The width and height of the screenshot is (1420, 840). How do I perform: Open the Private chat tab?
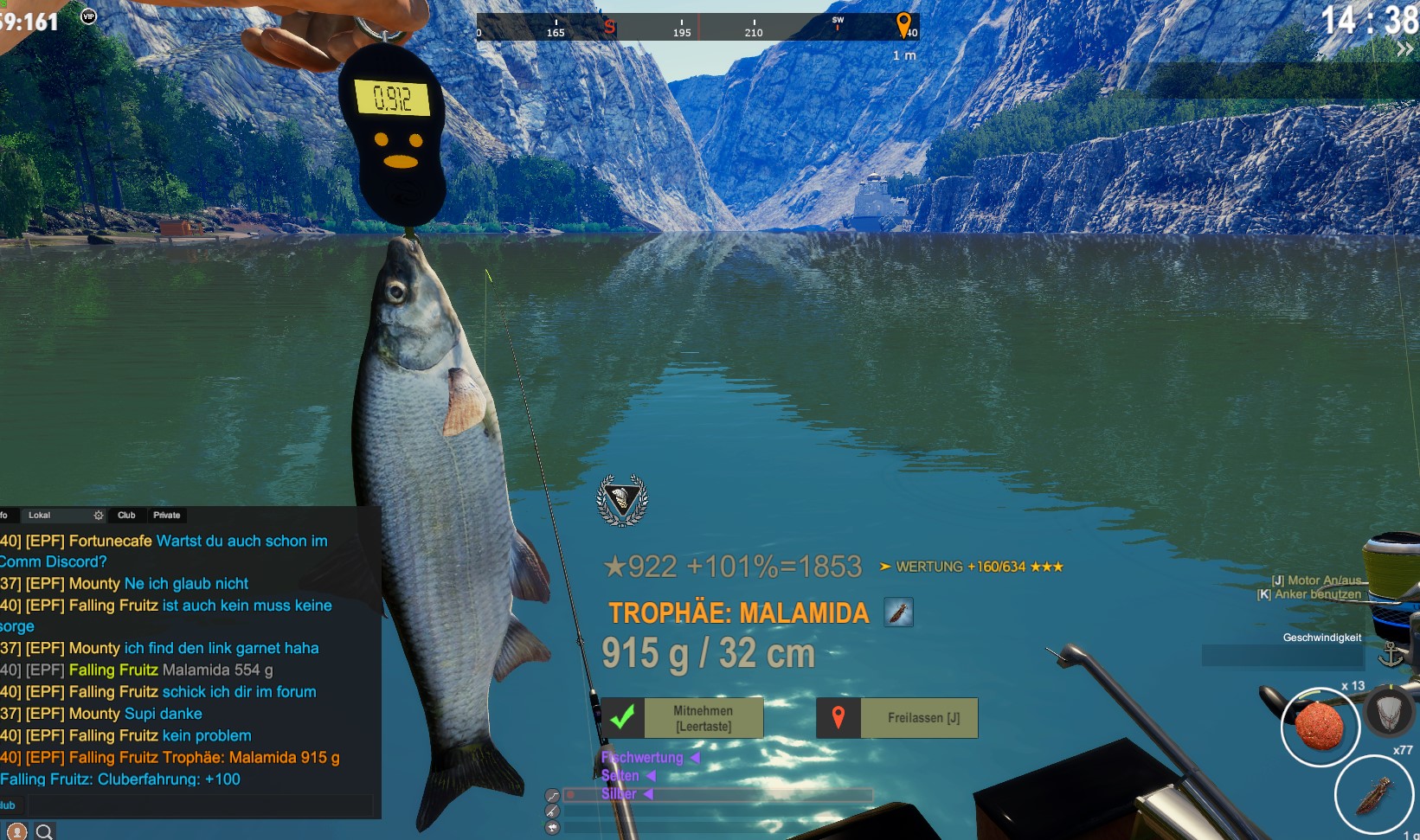(x=167, y=515)
